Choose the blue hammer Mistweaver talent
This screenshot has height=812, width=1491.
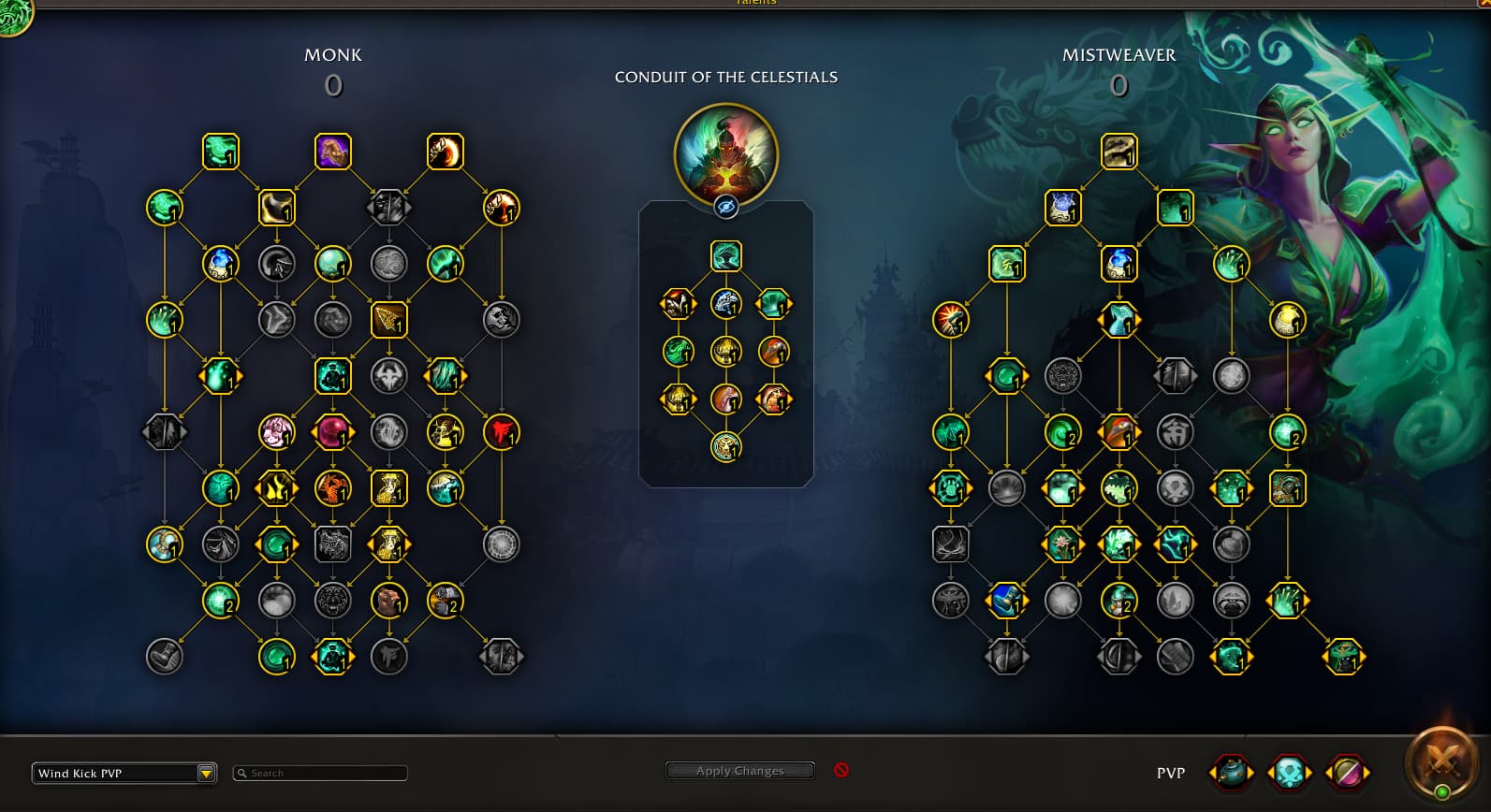coord(1006,601)
